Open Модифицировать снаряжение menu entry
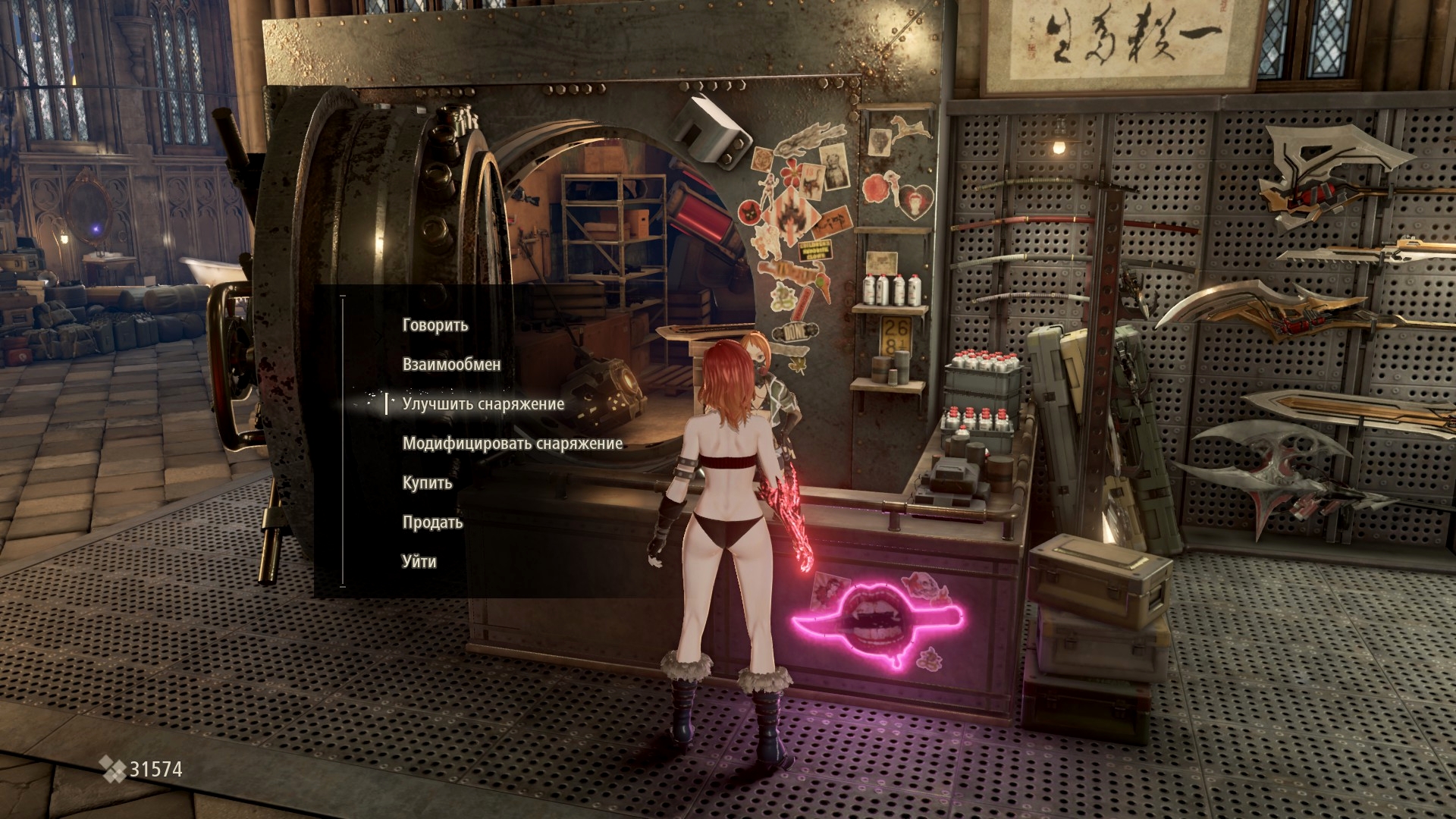Viewport: 1456px width, 819px height. pyautogui.click(x=512, y=444)
